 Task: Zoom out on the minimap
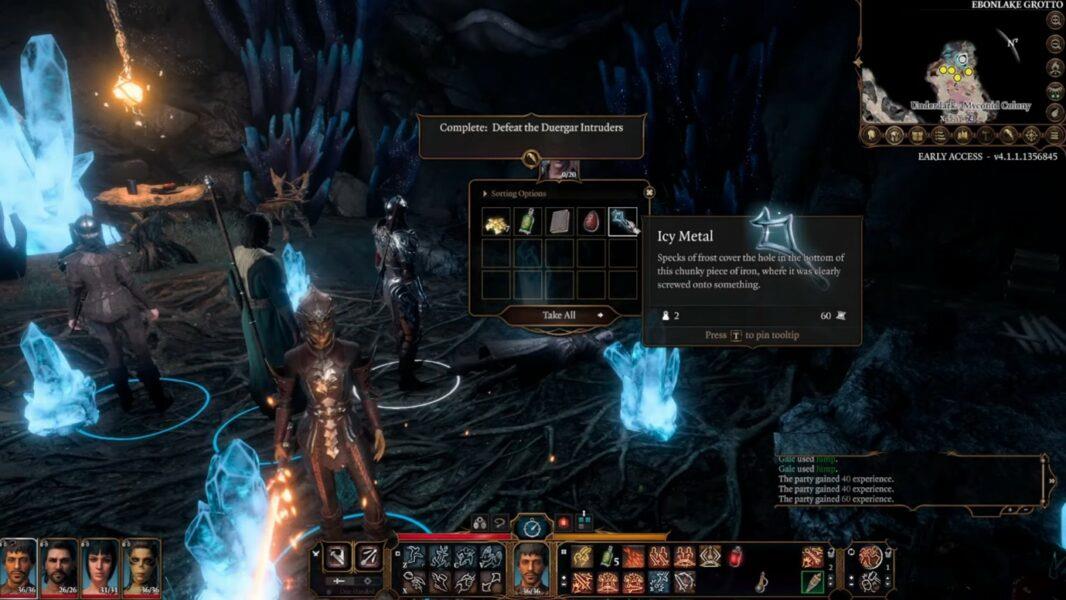[1055, 44]
